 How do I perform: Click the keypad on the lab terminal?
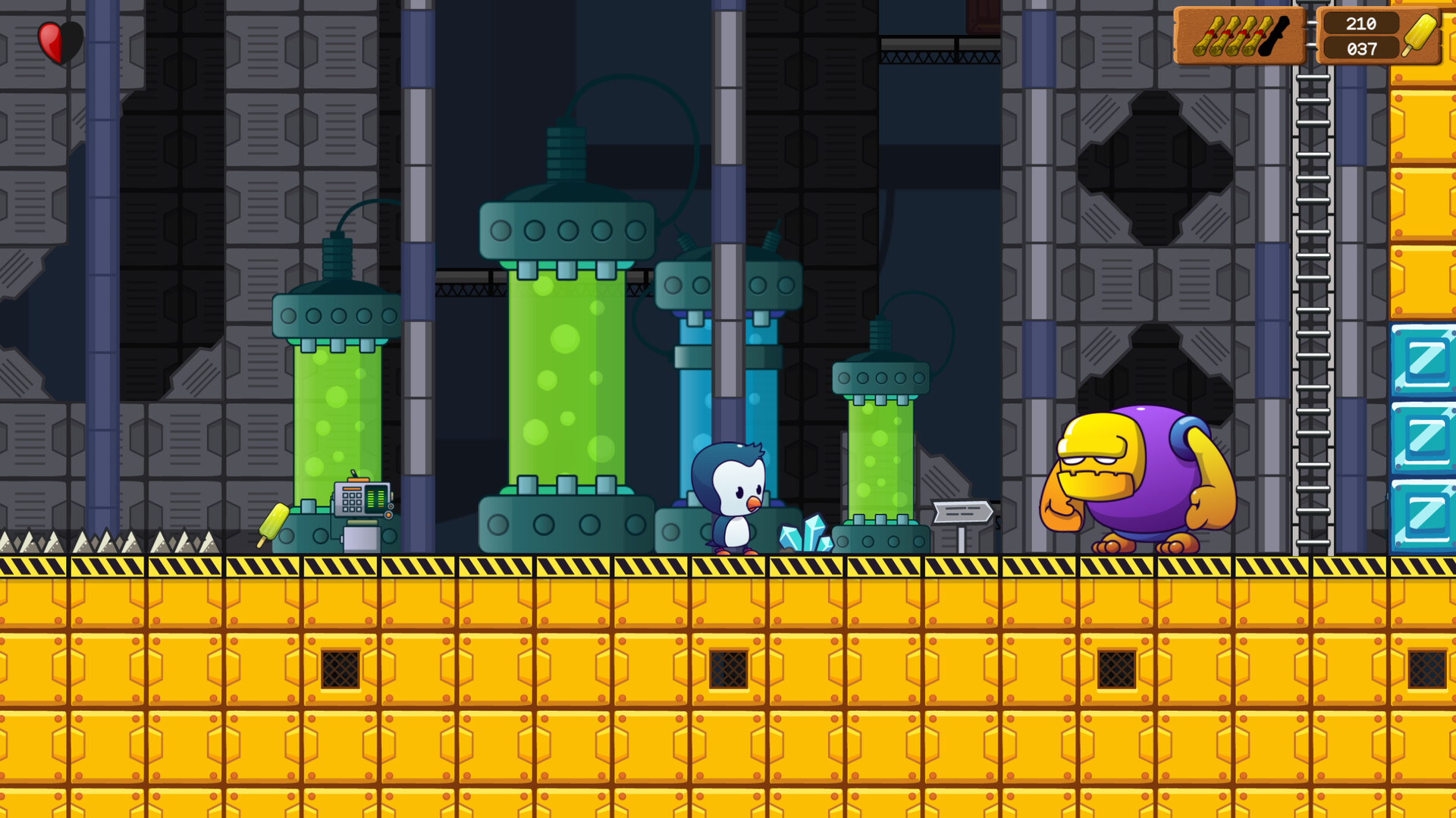pos(351,501)
